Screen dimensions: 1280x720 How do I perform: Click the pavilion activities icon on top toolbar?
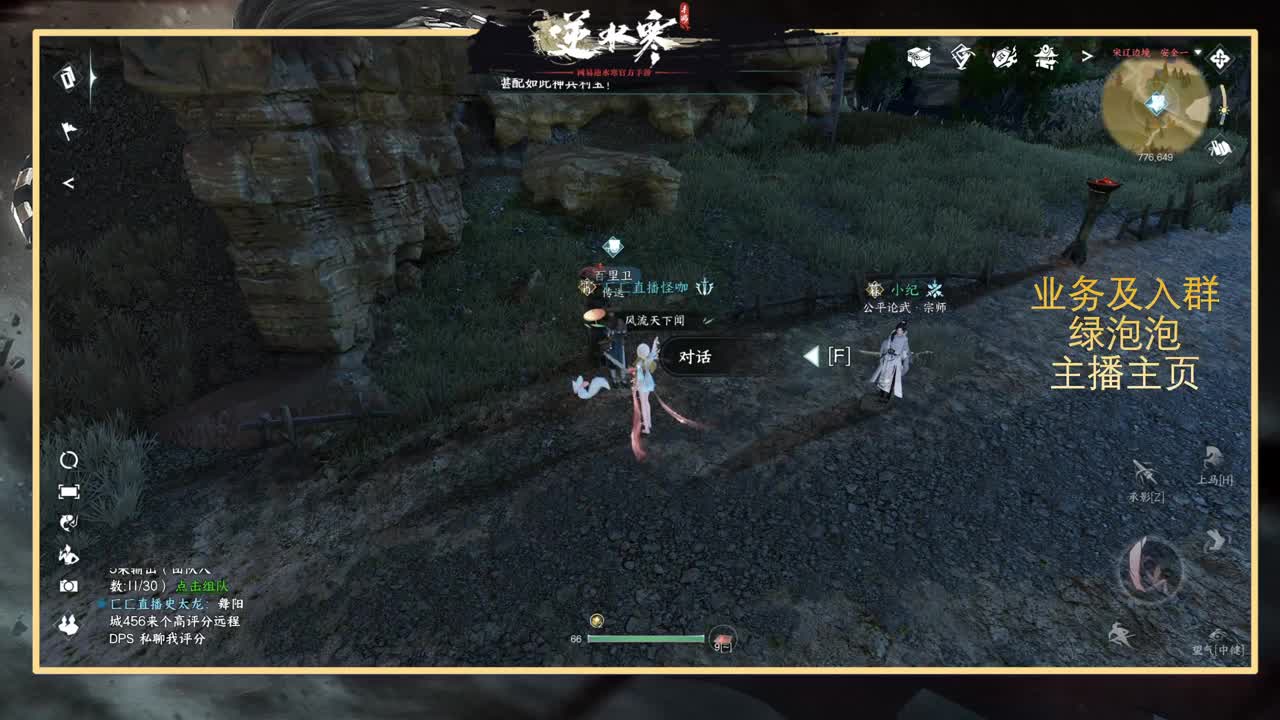click(1045, 57)
